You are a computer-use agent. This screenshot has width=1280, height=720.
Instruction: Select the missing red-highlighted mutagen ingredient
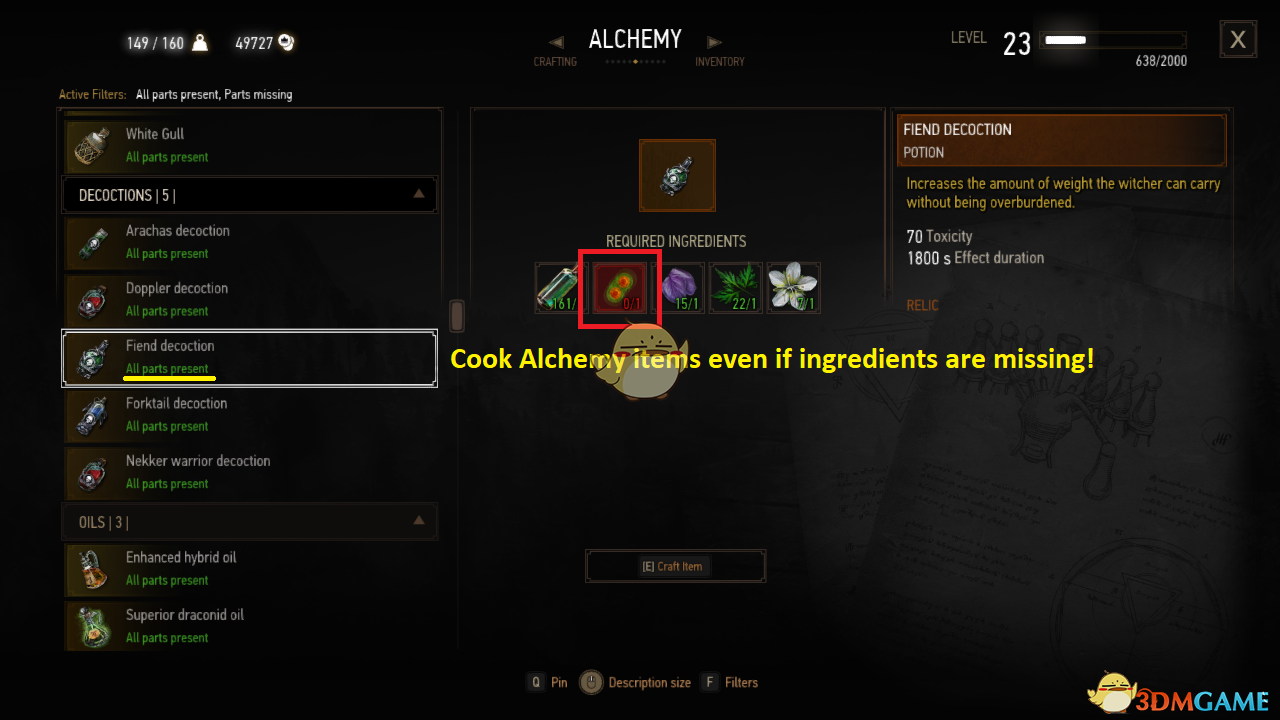(620, 288)
